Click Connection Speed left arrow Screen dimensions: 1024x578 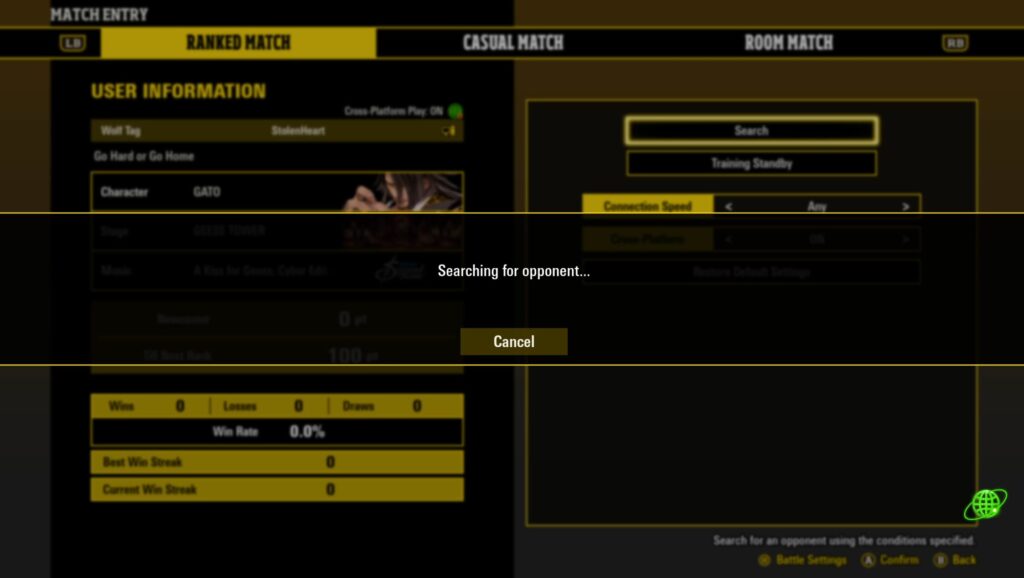pyautogui.click(x=729, y=206)
